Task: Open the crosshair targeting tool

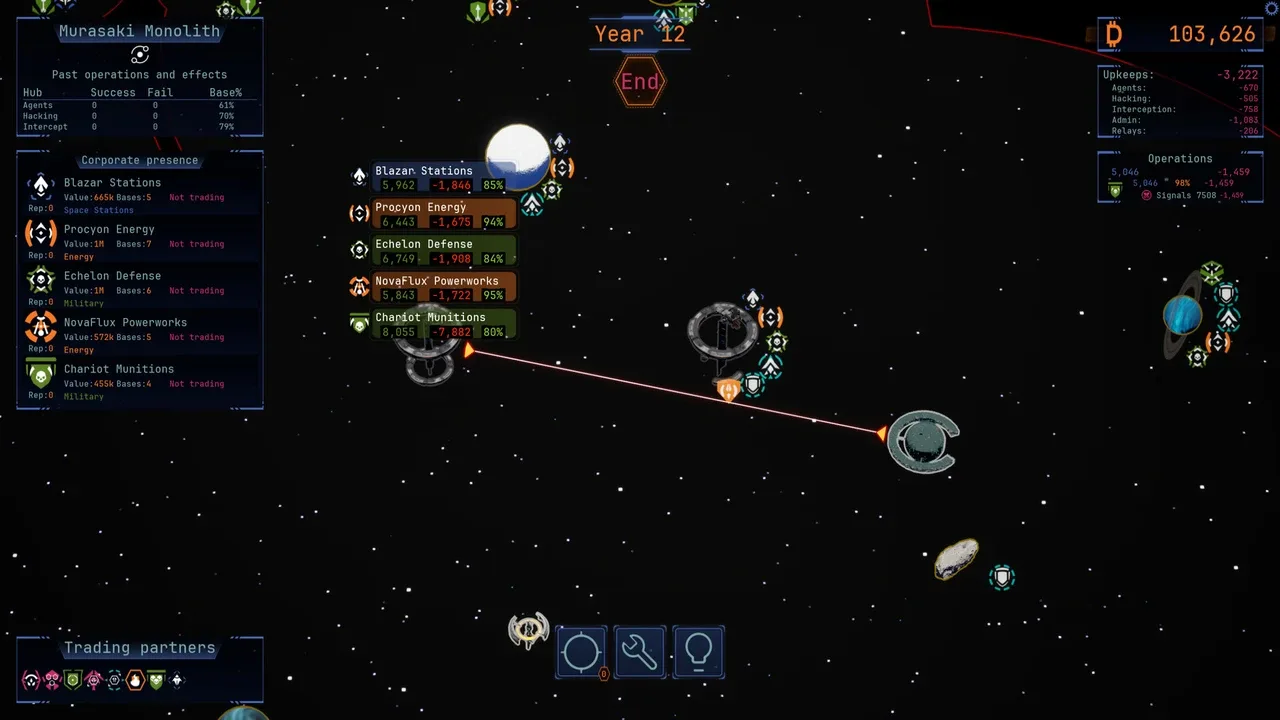Action: tap(581, 652)
